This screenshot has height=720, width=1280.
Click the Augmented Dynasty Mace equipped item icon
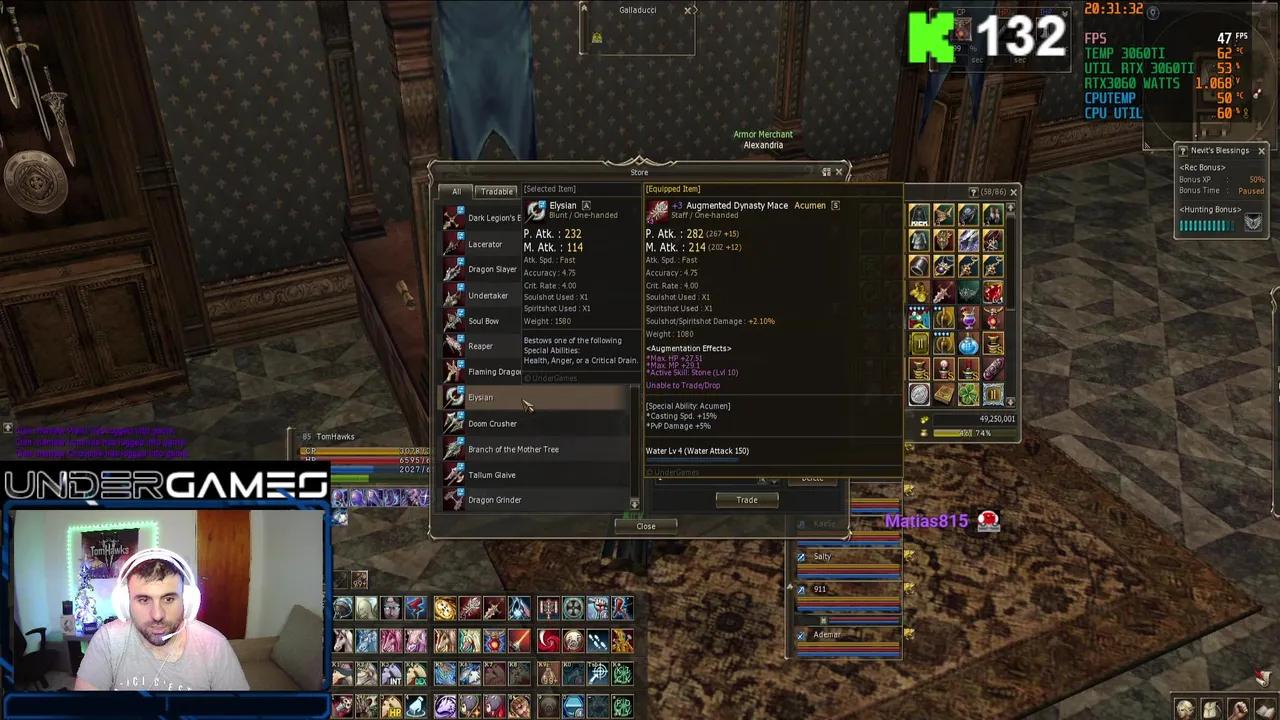coord(658,210)
